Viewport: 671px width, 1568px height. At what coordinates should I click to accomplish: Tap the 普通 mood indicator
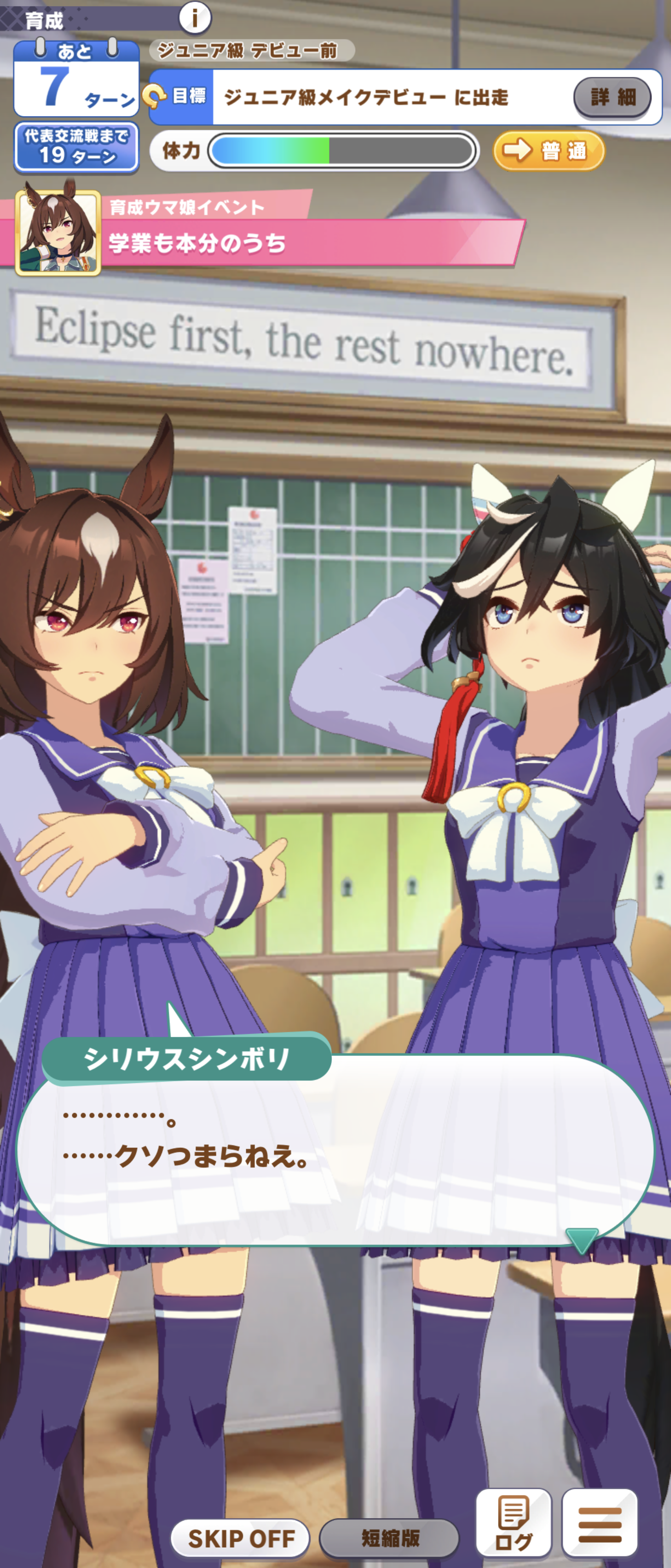pyautogui.click(x=549, y=150)
